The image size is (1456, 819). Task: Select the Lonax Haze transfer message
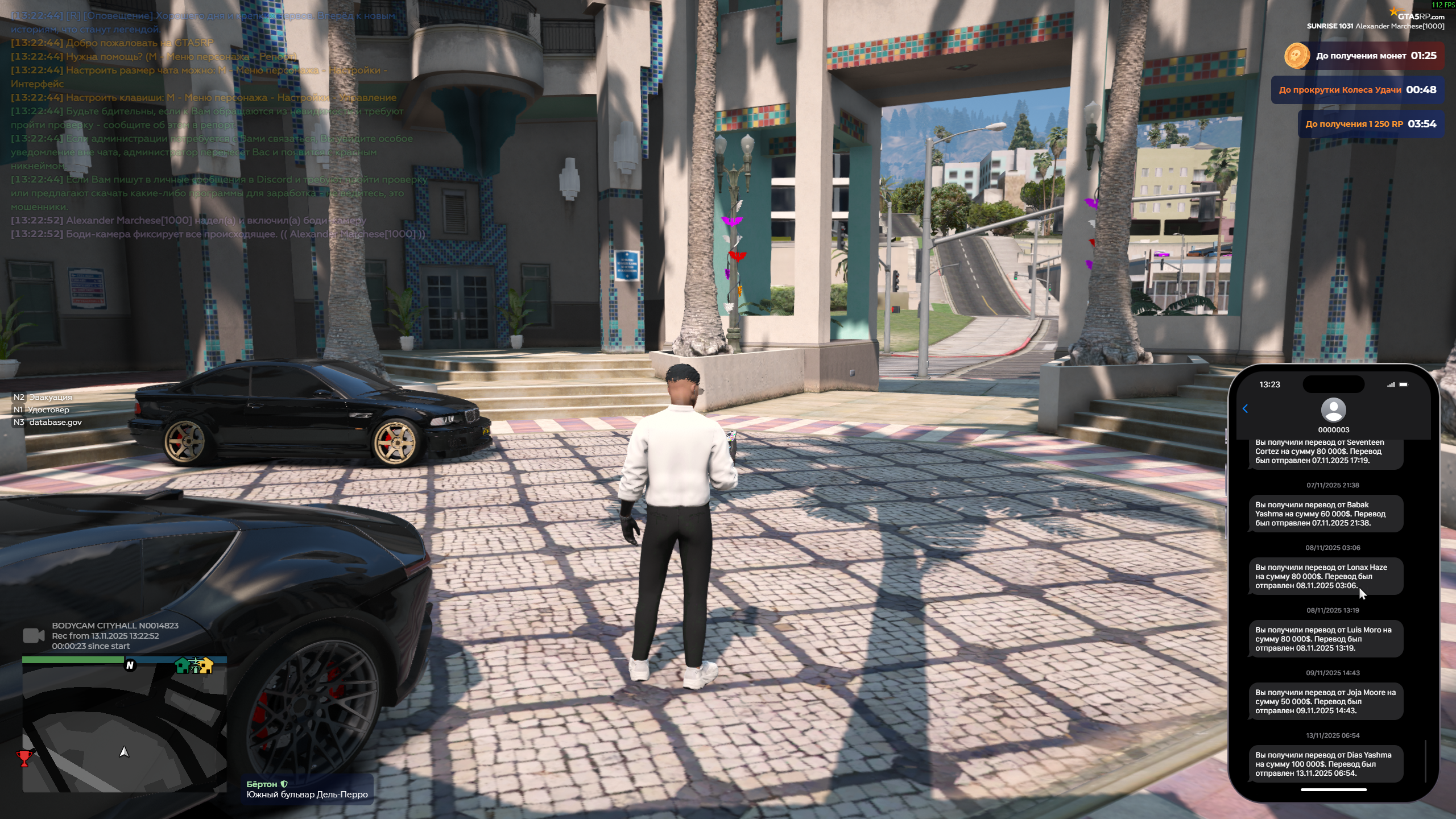coord(1325,576)
